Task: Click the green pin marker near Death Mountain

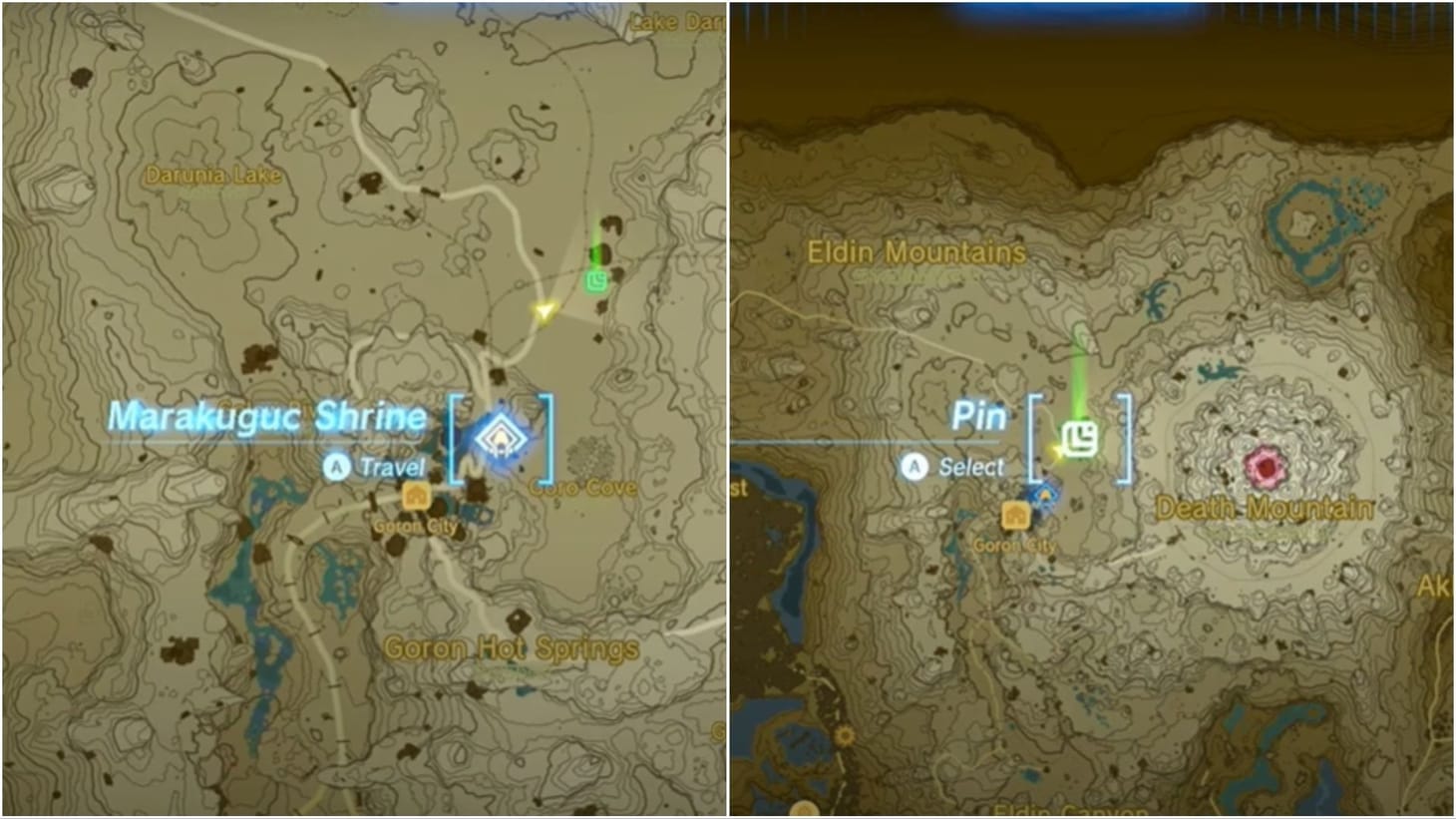Action: (x=1083, y=436)
